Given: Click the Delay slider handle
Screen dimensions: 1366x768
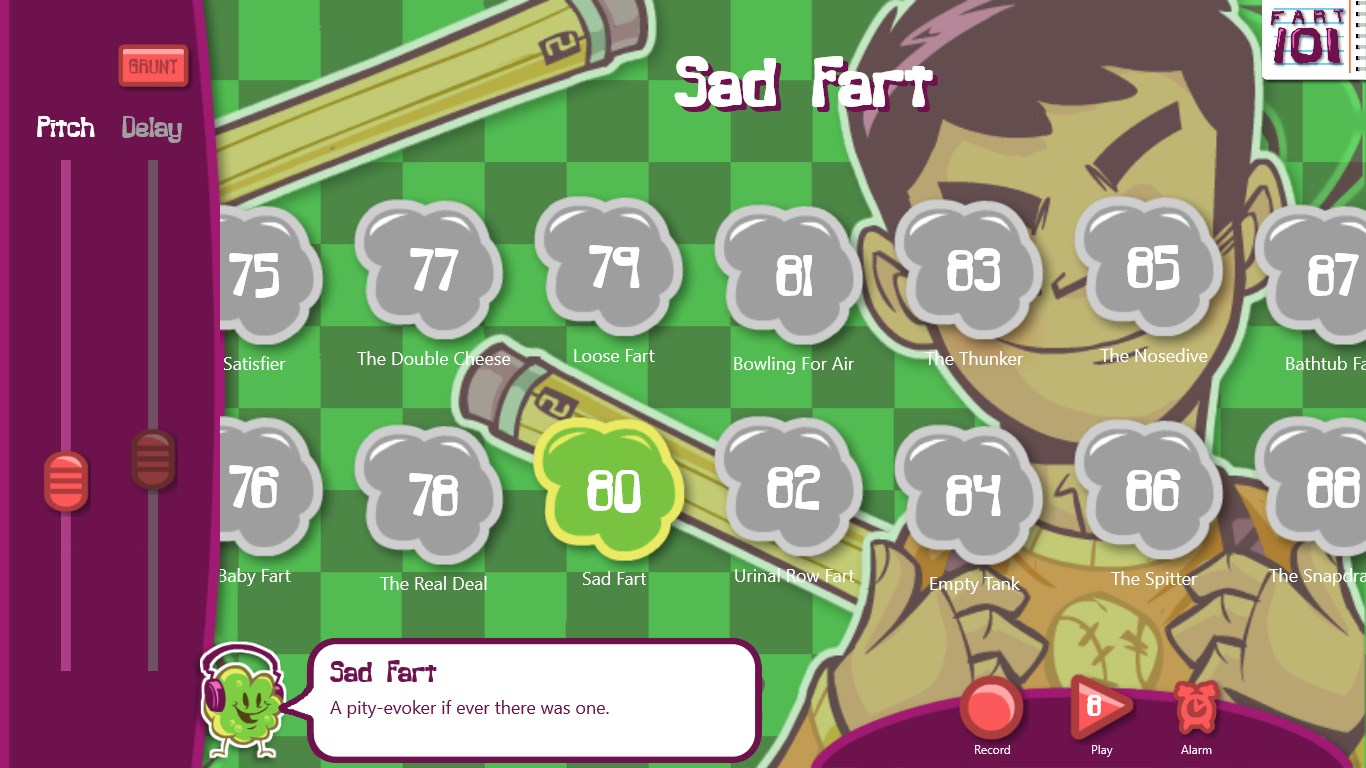Looking at the screenshot, I should point(153,459).
